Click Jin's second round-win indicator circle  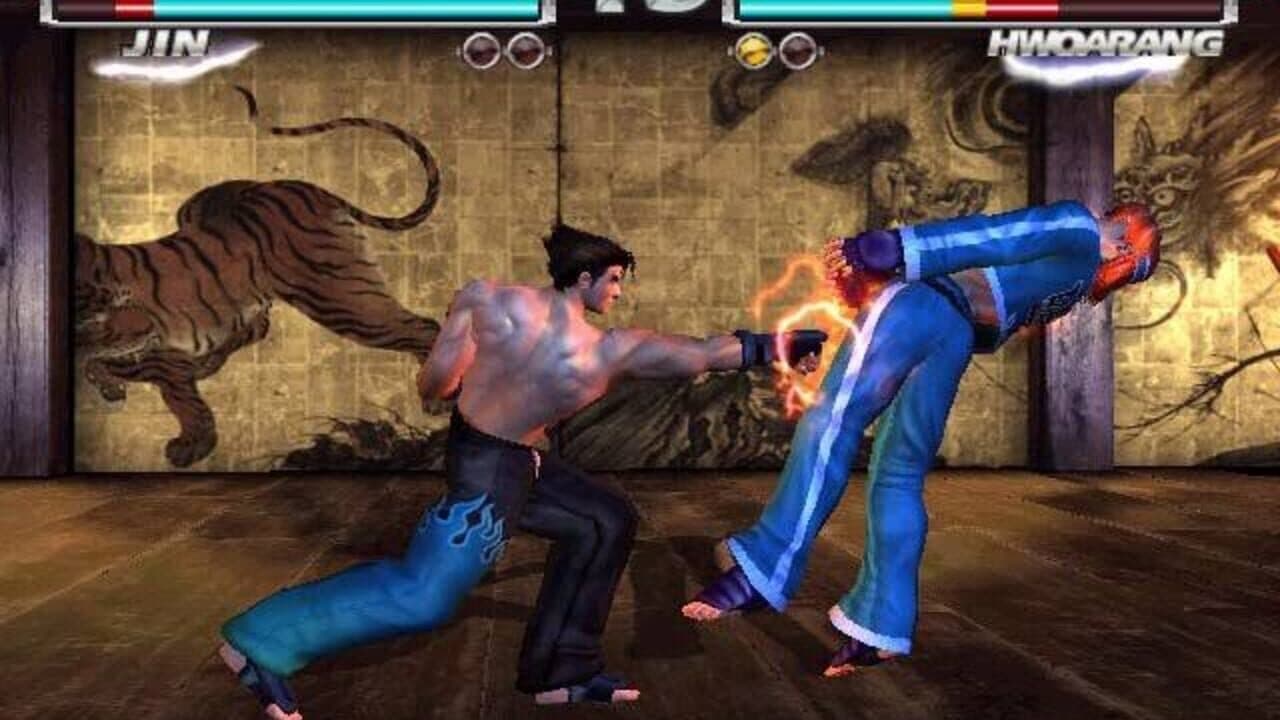click(x=524, y=48)
